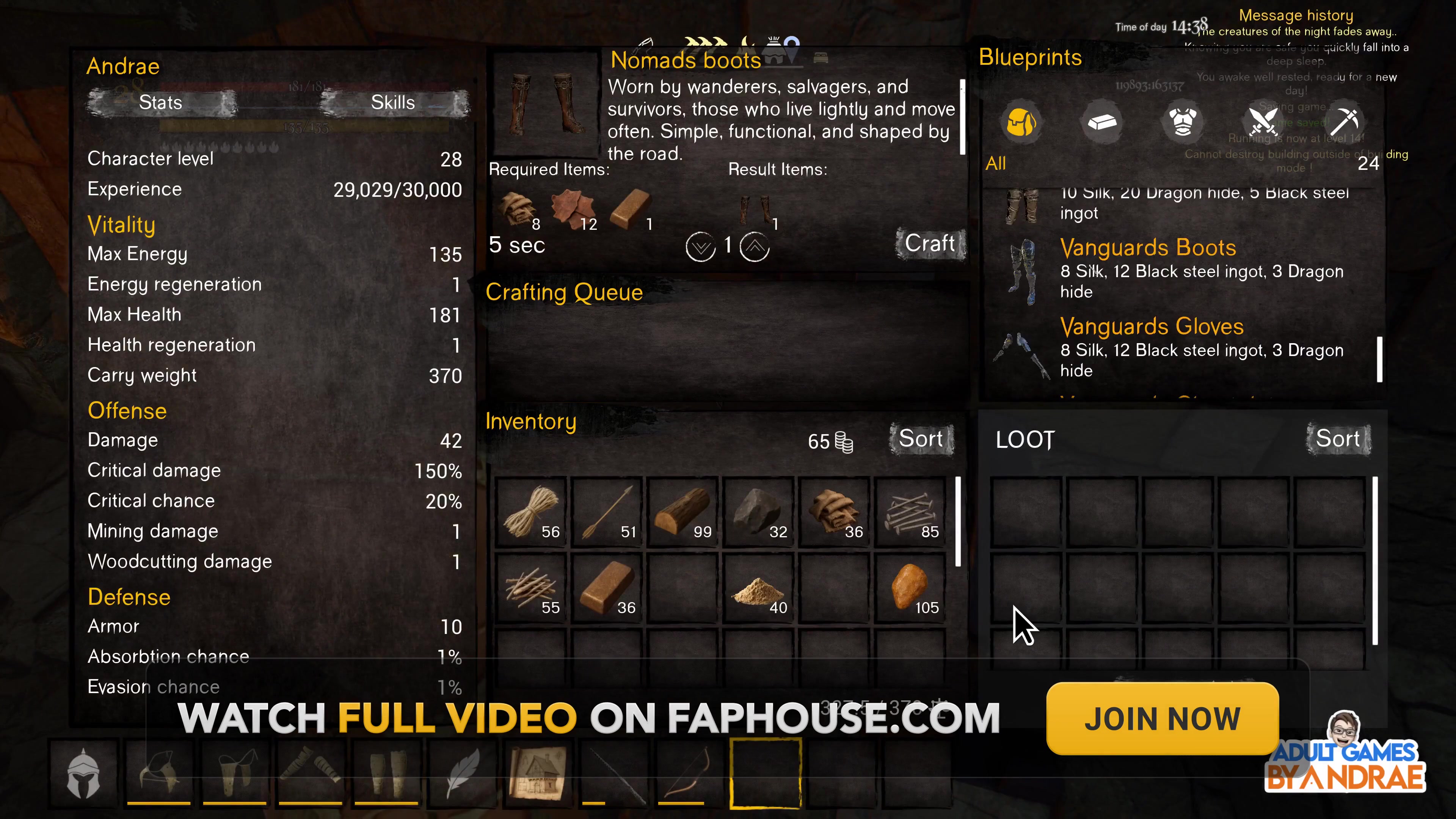Switch to the Stats tab
The height and width of the screenshot is (819, 1456).
pyautogui.click(x=160, y=102)
